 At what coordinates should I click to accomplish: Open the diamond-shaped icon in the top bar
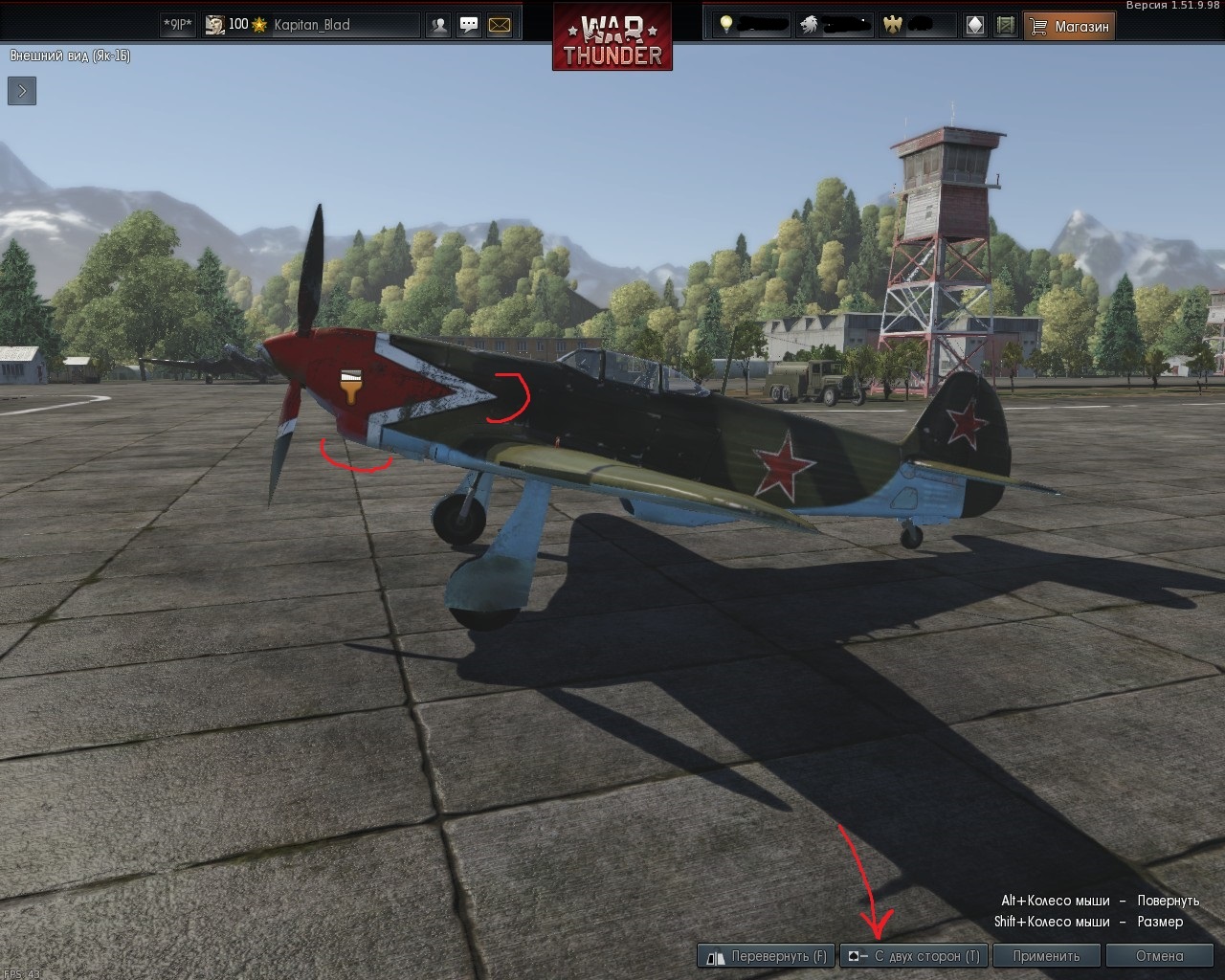point(974,26)
